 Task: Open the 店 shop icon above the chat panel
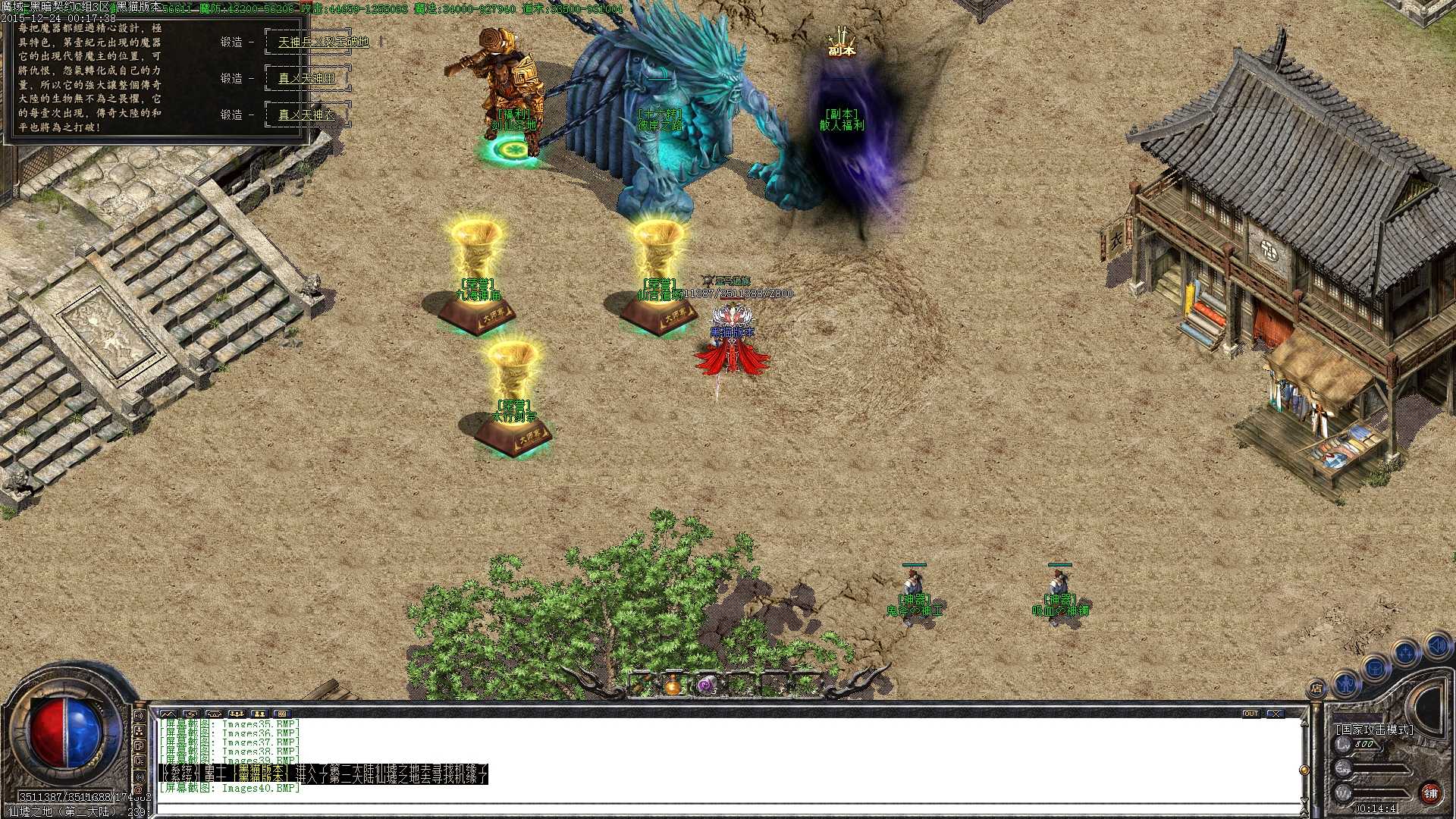[1317, 687]
